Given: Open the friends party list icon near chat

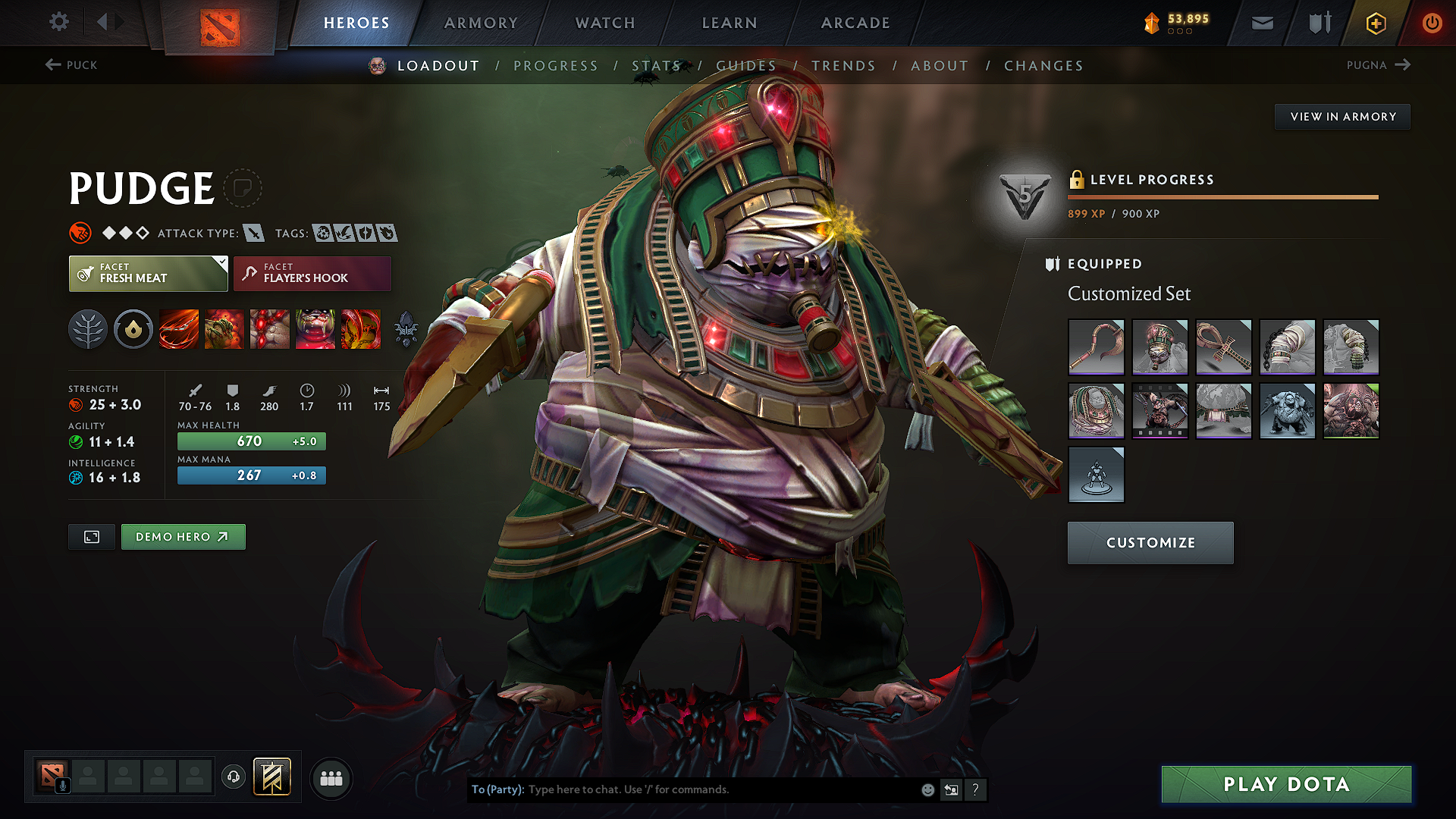Looking at the screenshot, I should [x=331, y=778].
